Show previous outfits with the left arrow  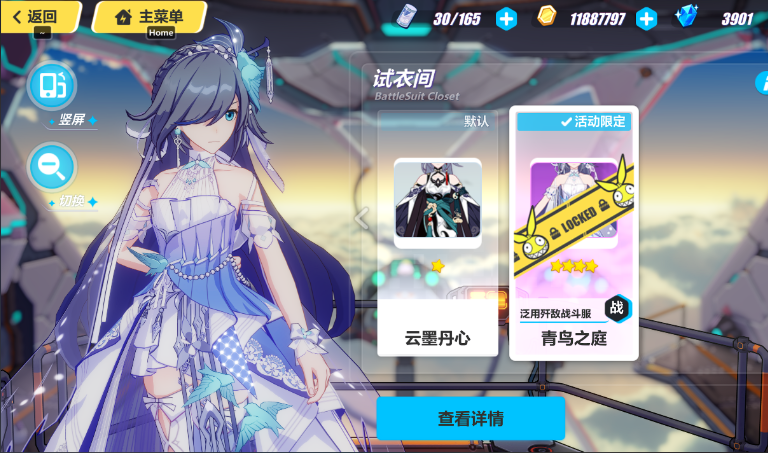point(362,217)
